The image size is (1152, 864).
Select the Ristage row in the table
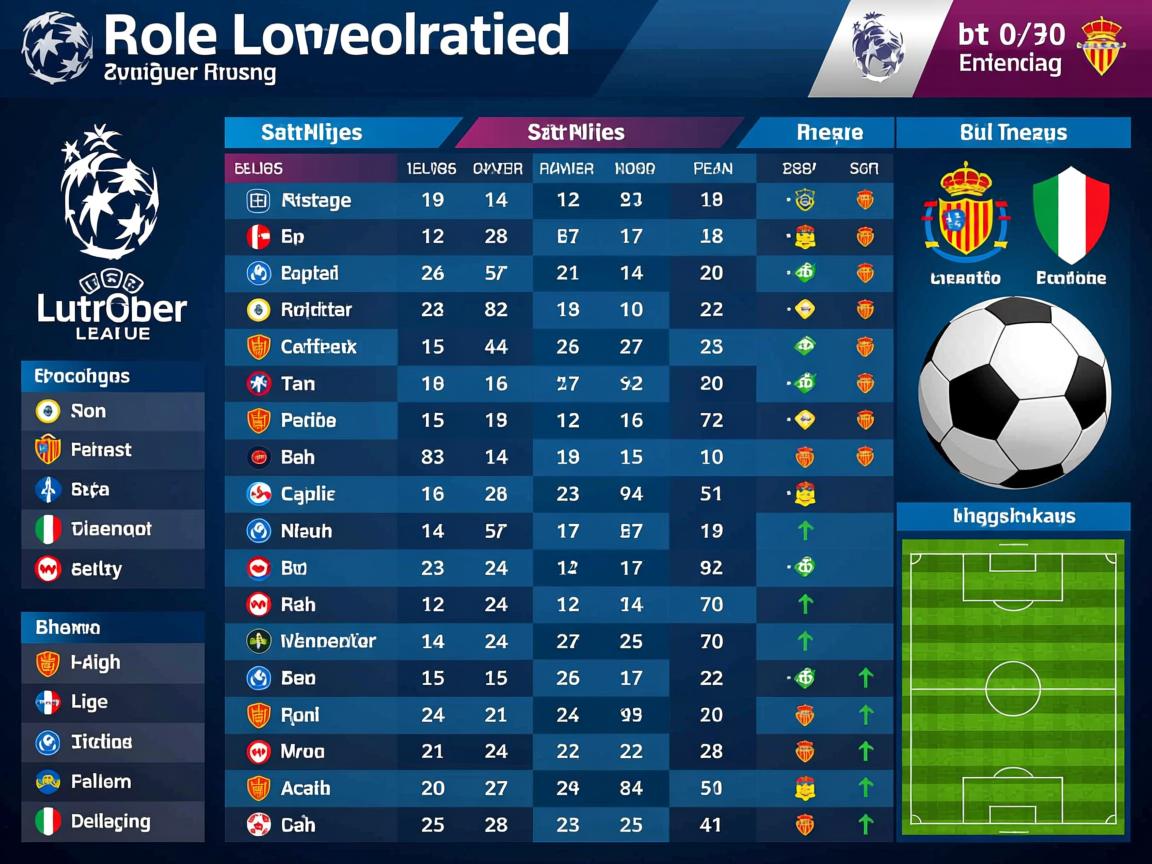(x=316, y=200)
